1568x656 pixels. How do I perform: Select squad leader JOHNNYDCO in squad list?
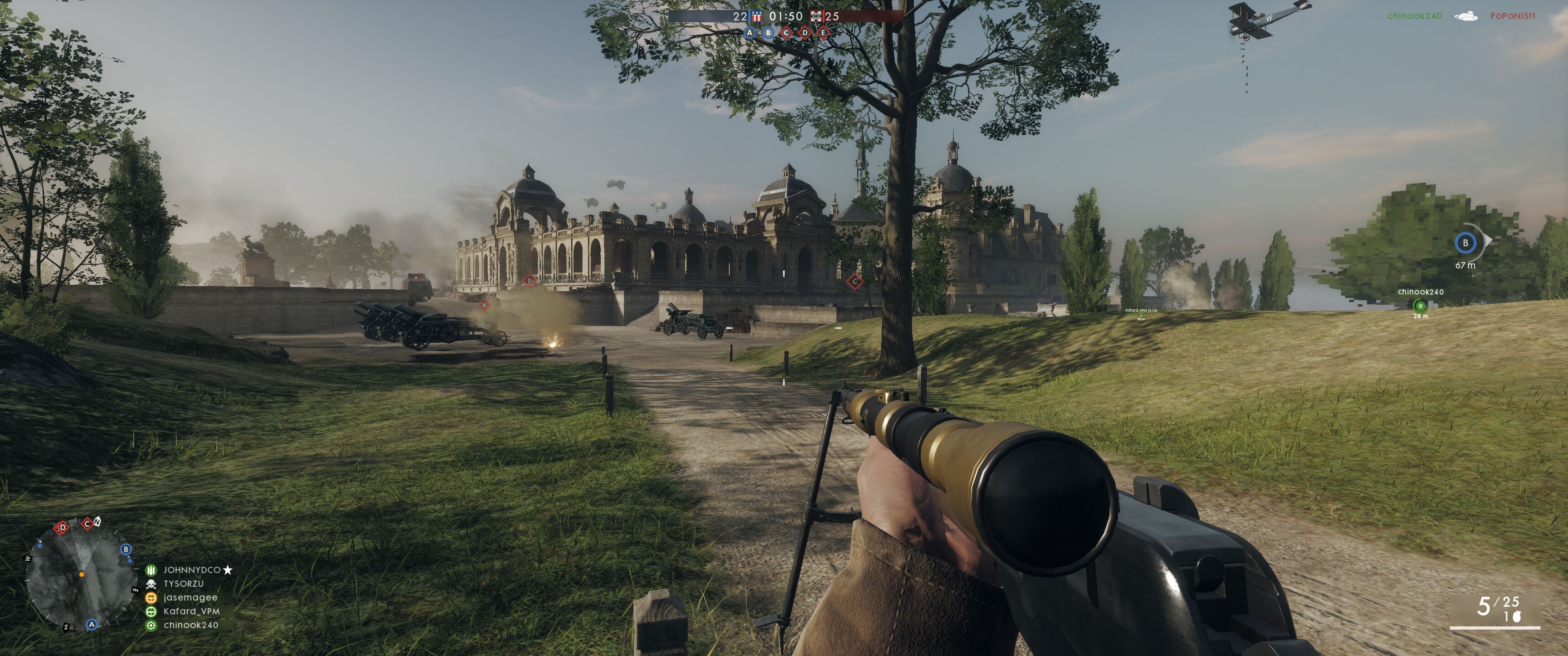point(191,570)
